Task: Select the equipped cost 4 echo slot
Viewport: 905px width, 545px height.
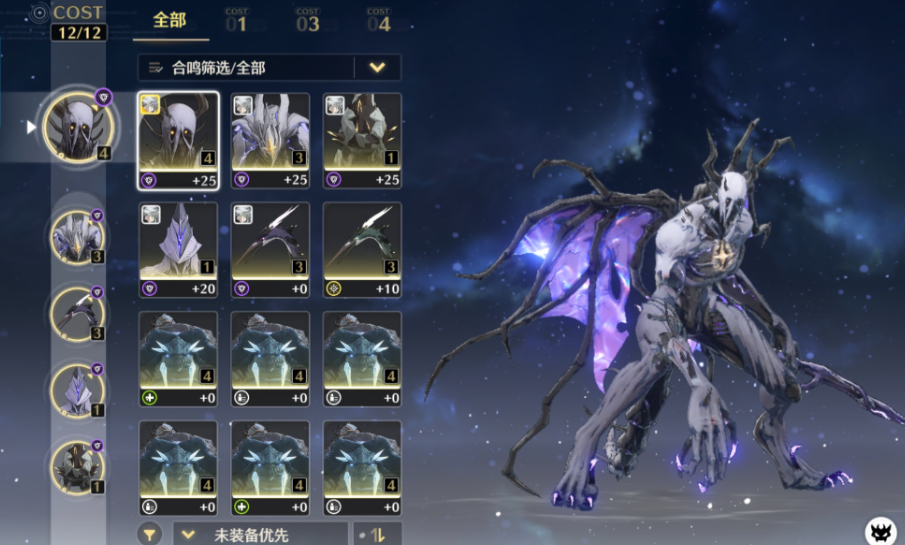Action: (x=79, y=128)
